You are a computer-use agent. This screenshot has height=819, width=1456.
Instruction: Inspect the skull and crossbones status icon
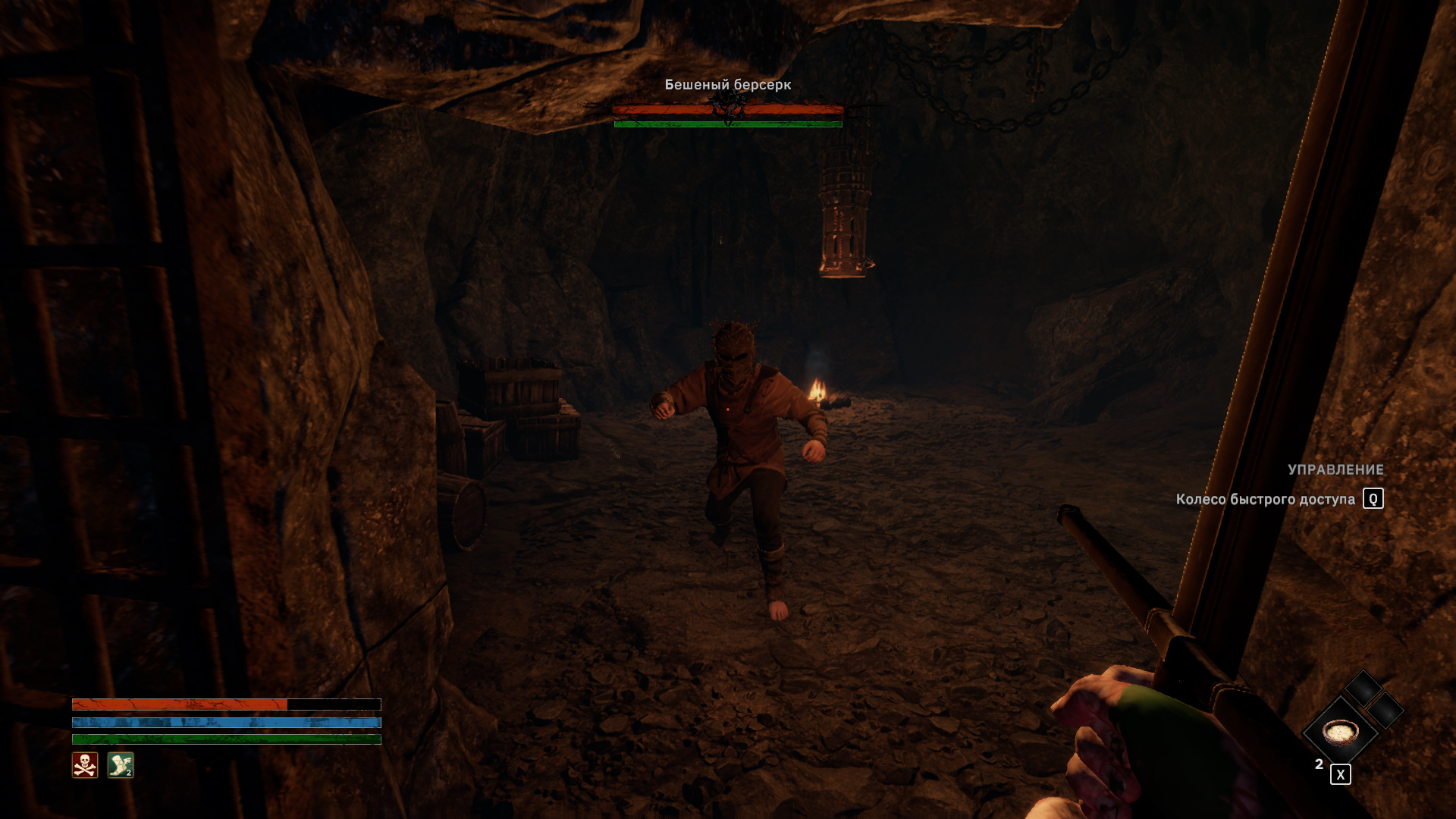[x=85, y=765]
